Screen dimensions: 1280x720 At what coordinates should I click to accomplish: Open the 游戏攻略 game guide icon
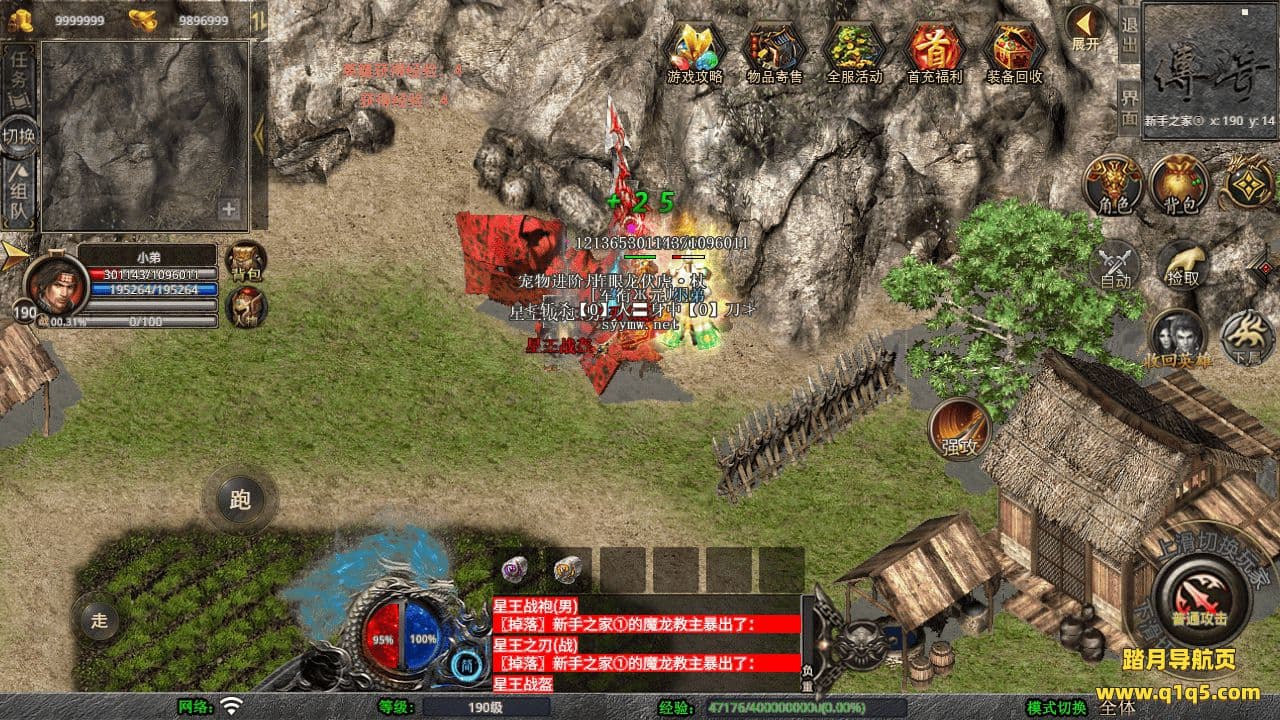(x=695, y=48)
